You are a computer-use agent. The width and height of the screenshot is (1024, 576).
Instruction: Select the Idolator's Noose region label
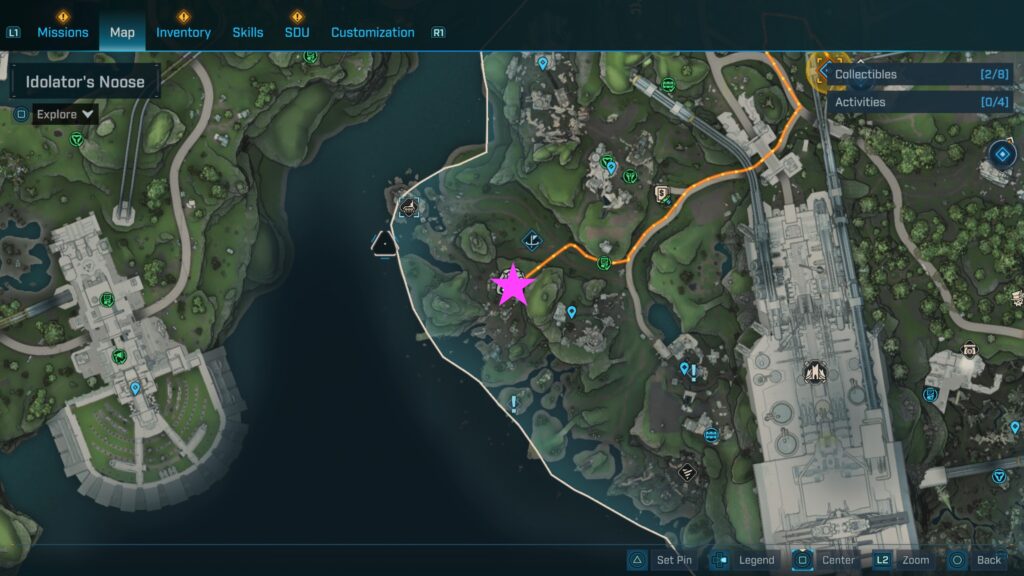(x=85, y=82)
